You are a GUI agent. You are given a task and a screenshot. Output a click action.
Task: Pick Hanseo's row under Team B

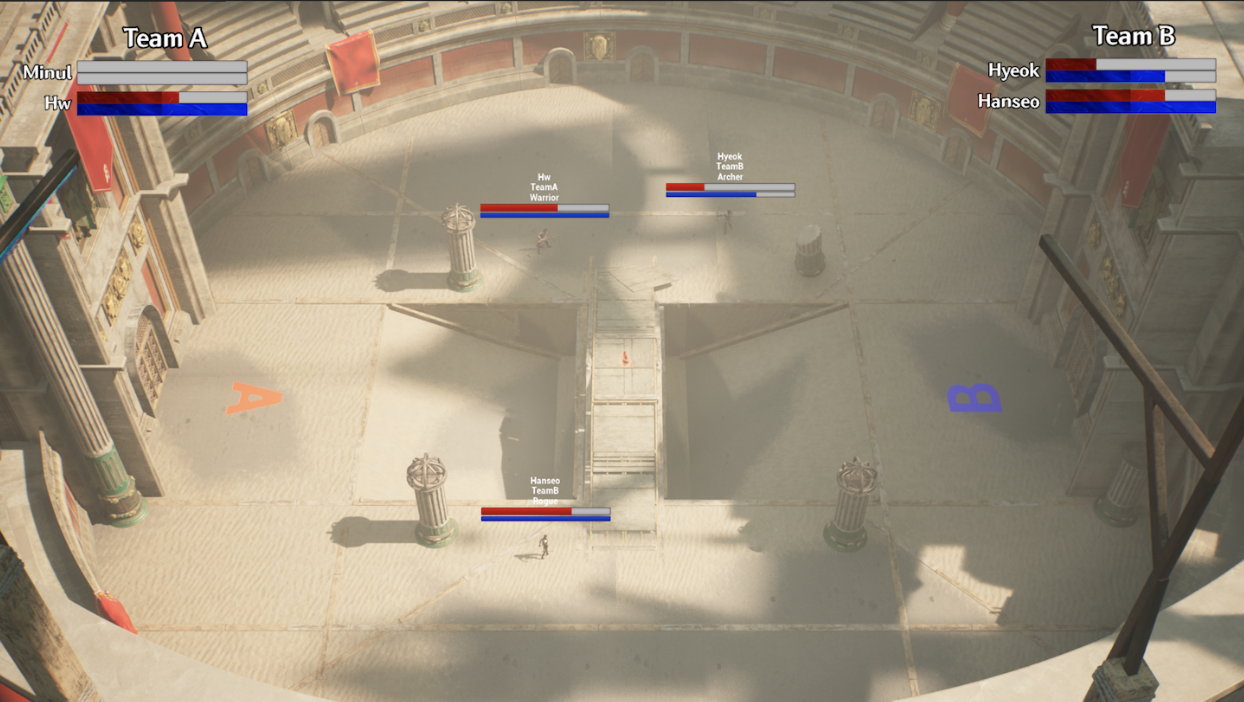(1008, 102)
